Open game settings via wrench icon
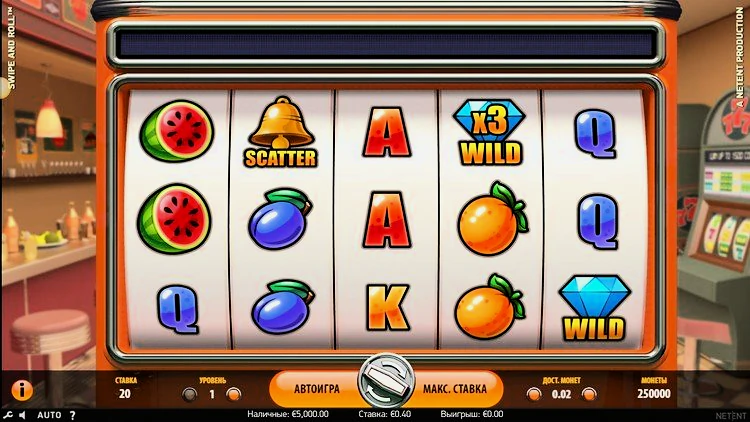Image resolution: width=750 pixels, height=422 pixels. pos(8,414)
